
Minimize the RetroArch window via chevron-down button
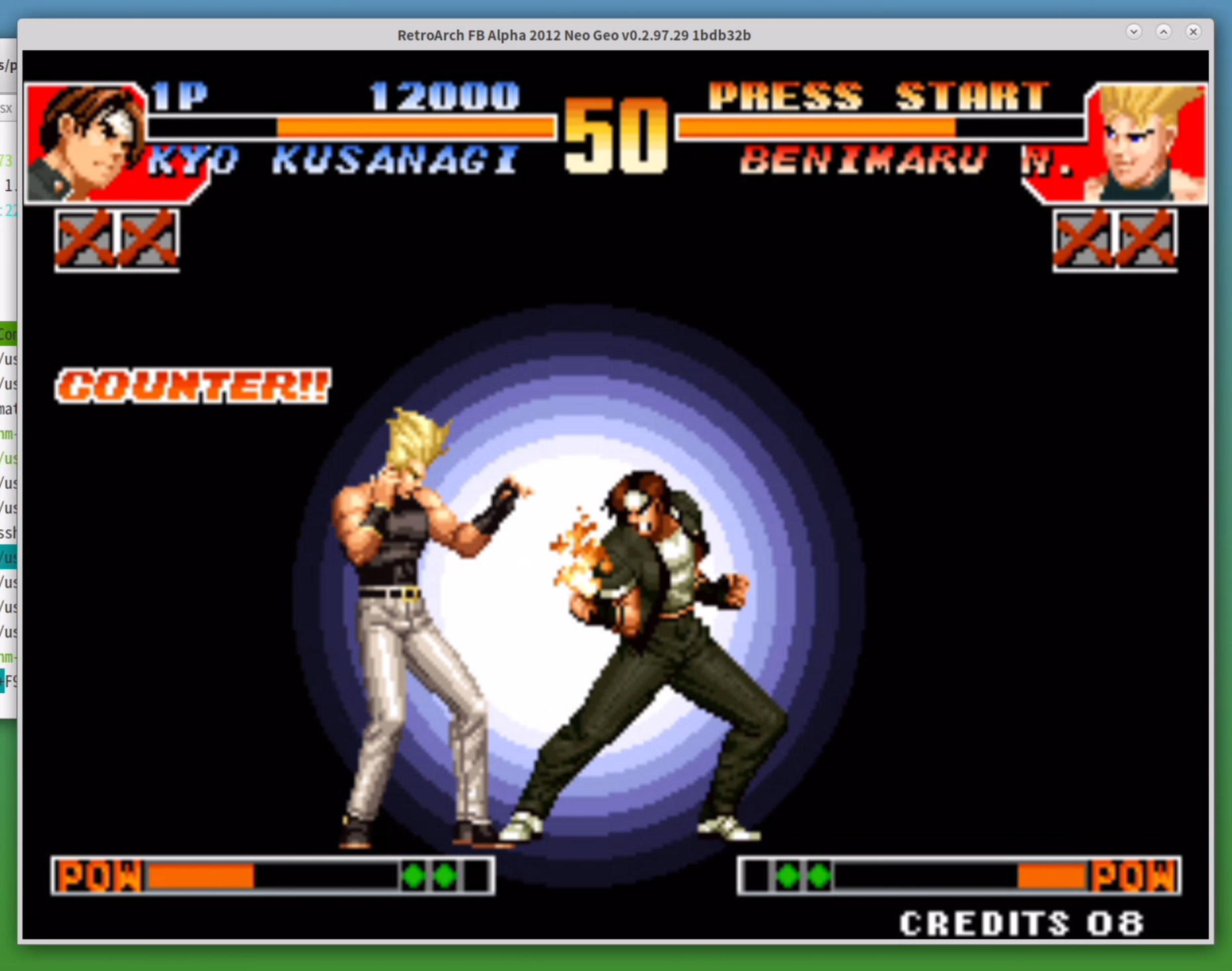(x=1135, y=31)
